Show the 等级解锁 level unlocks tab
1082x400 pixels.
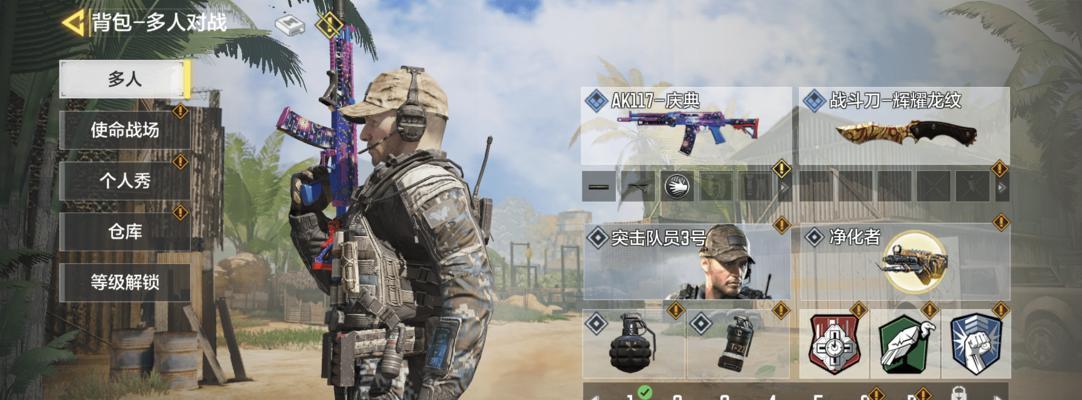(x=124, y=282)
